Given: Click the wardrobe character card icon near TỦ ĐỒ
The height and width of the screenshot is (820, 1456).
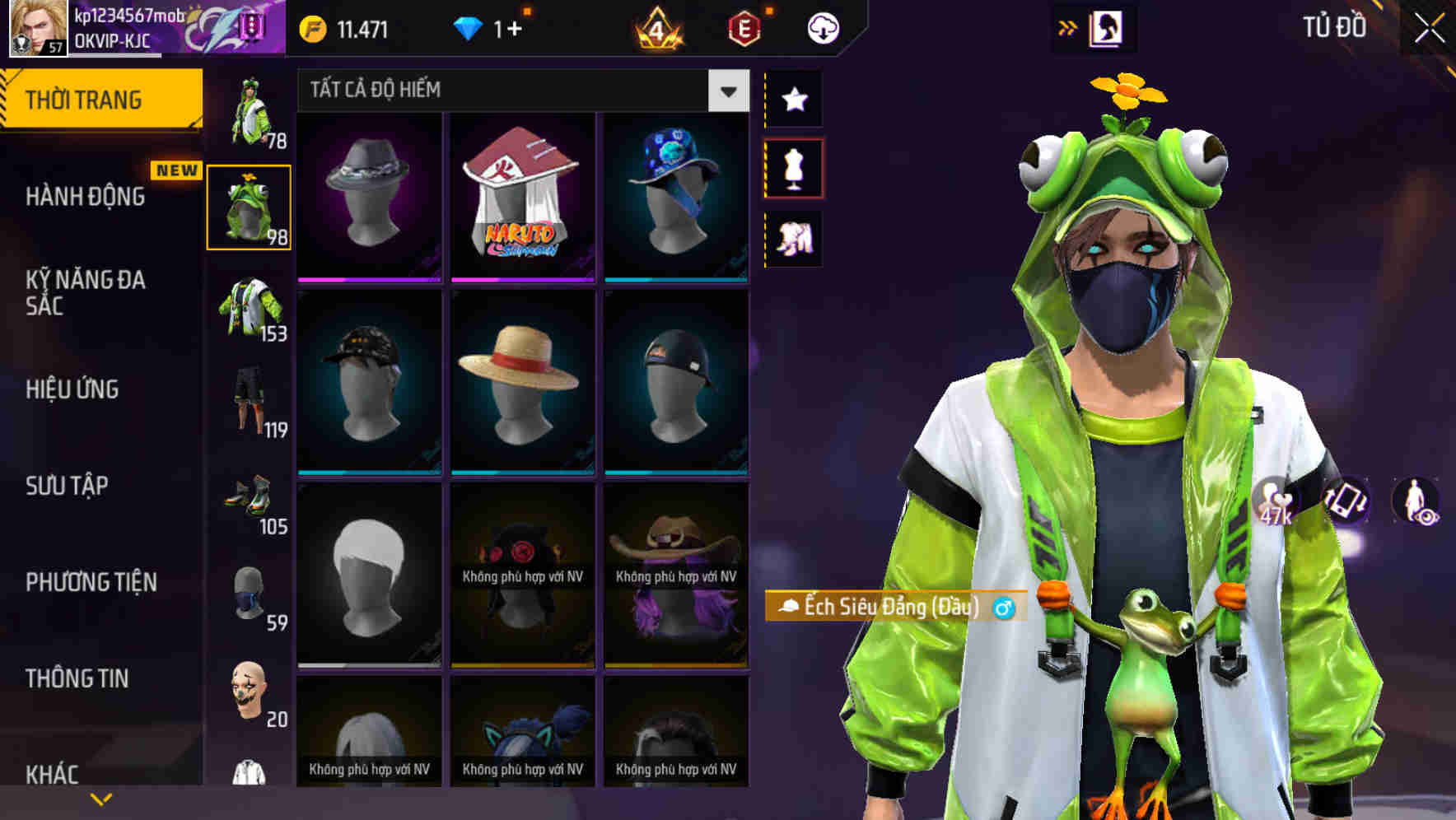Looking at the screenshot, I should 1109,26.
